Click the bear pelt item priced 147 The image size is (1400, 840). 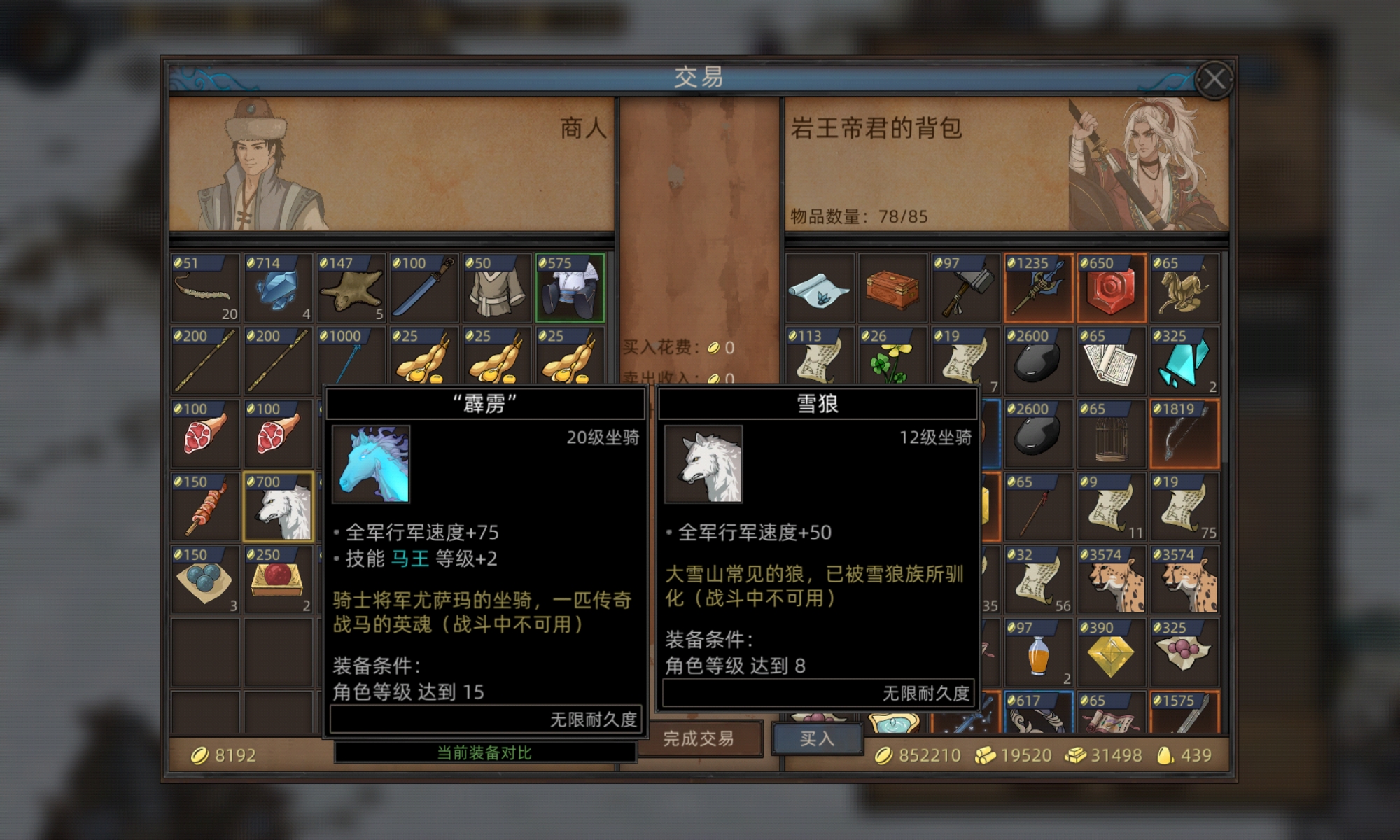pos(351,287)
